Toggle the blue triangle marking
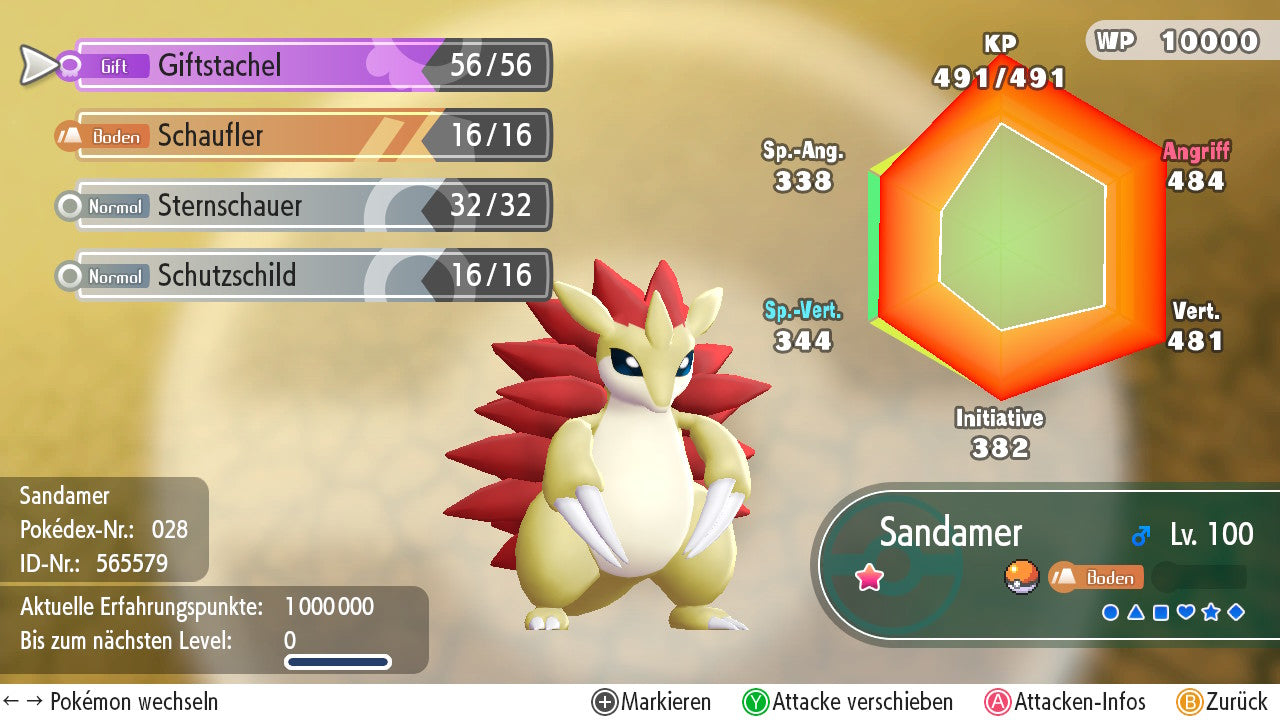Viewport: 1280px width, 720px height. click(1136, 612)
